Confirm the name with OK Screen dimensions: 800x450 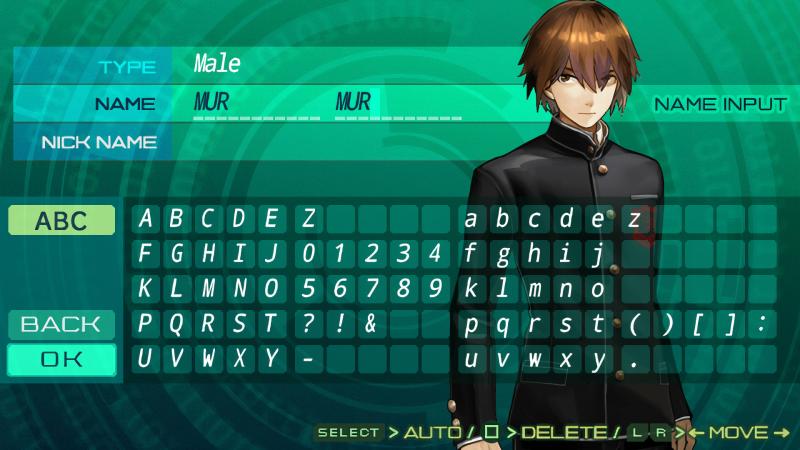click(62, 360)
